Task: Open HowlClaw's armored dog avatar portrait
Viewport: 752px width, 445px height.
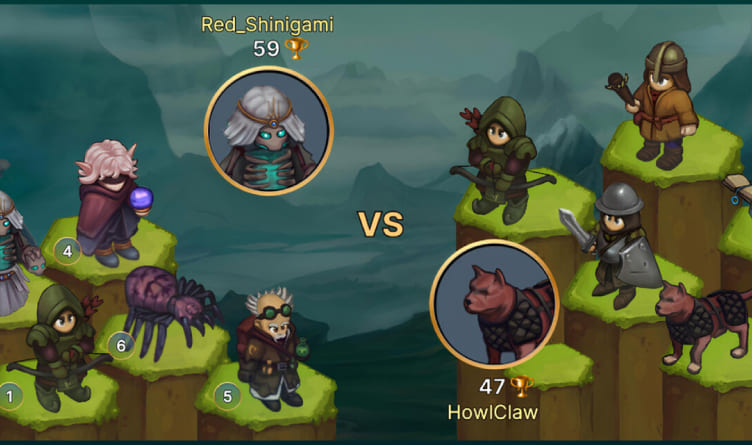Action: point(494,304)
